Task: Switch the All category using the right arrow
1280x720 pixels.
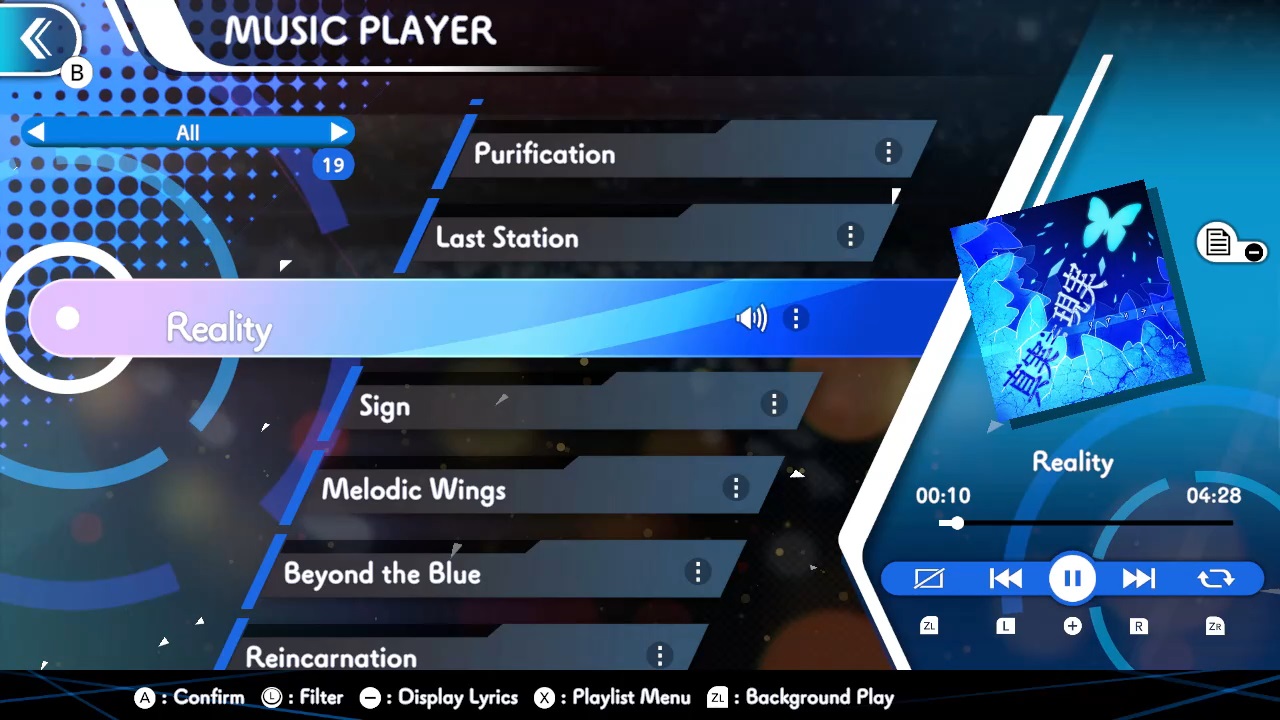Action: click(339, 132)
